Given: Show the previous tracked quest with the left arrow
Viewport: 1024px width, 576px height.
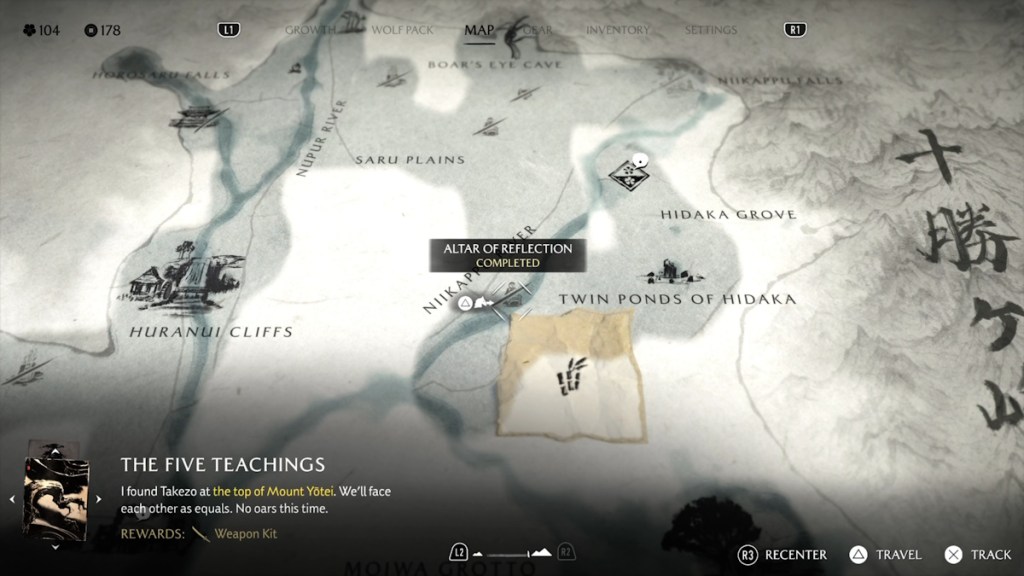Looking at the screenshot, I should pyautogui.click(x=14, y=498).
